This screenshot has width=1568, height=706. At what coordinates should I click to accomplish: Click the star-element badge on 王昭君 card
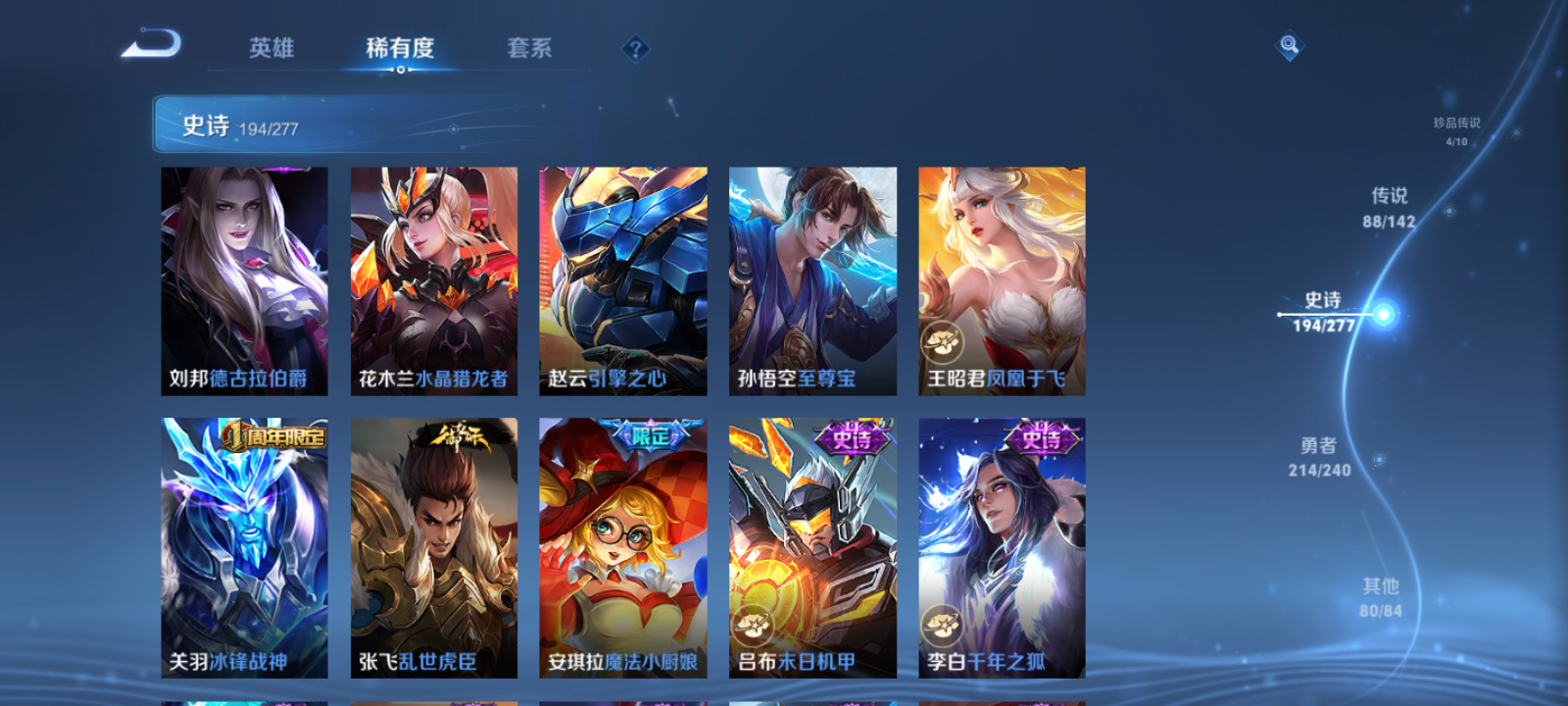941,343
